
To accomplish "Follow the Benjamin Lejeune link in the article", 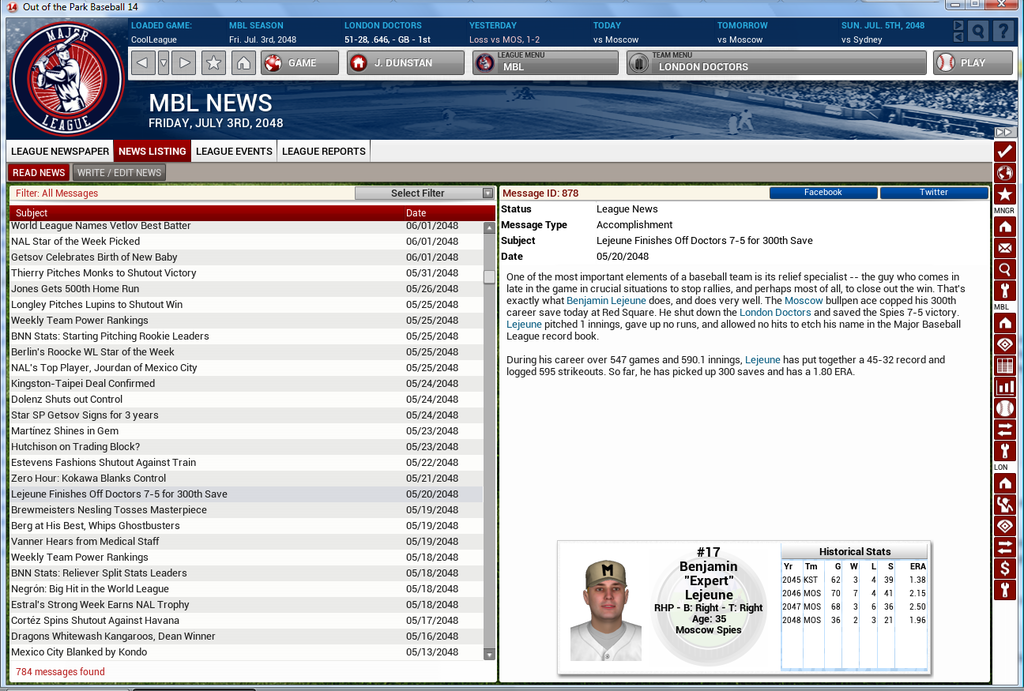I will 605,301.
